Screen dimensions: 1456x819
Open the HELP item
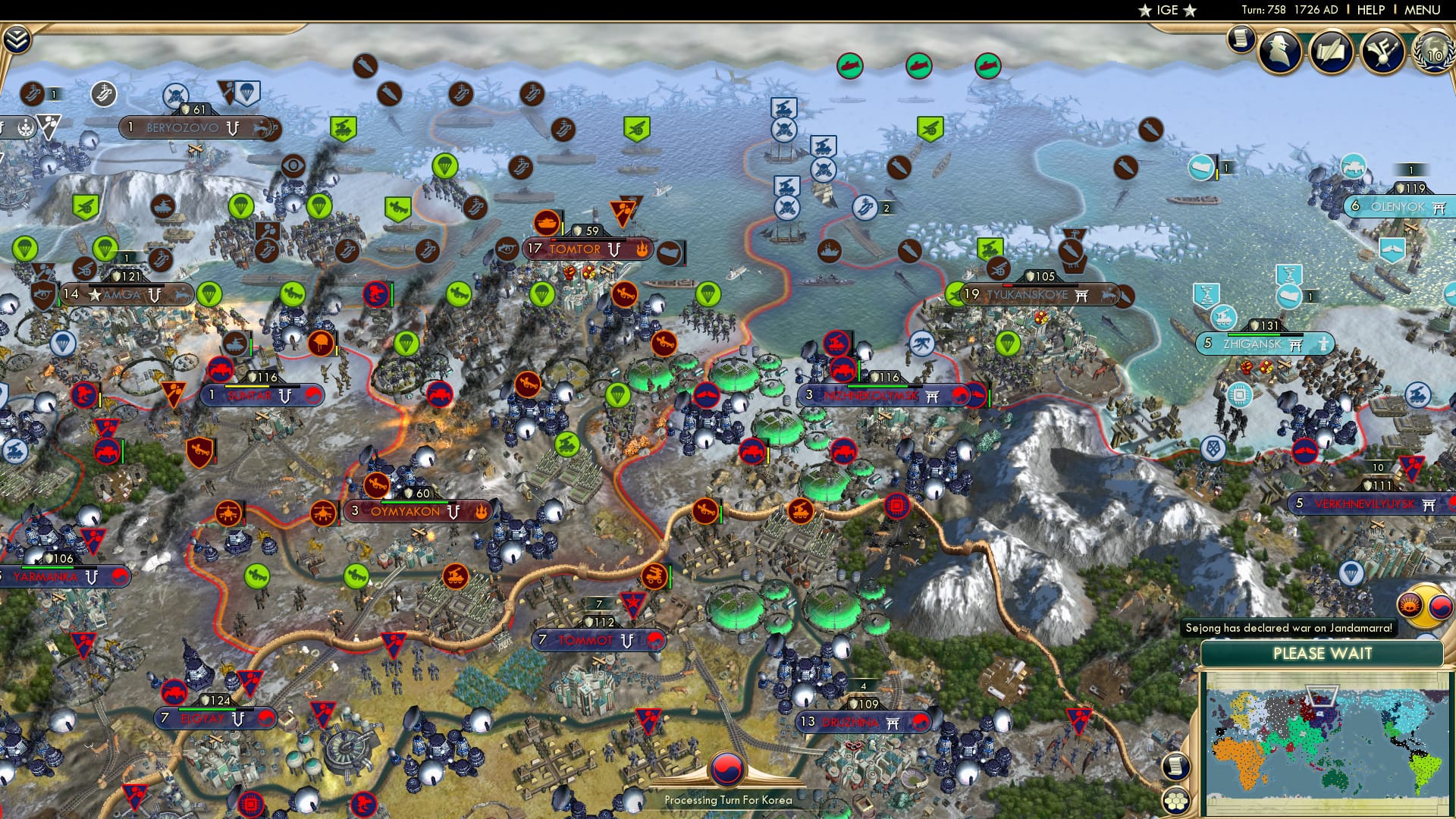click(x=1371, y=9)
